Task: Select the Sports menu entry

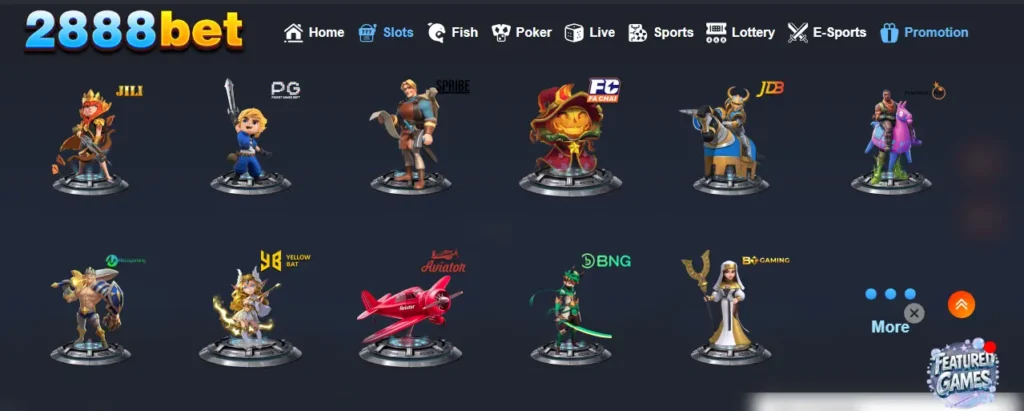Action: [x=661, y=32]
